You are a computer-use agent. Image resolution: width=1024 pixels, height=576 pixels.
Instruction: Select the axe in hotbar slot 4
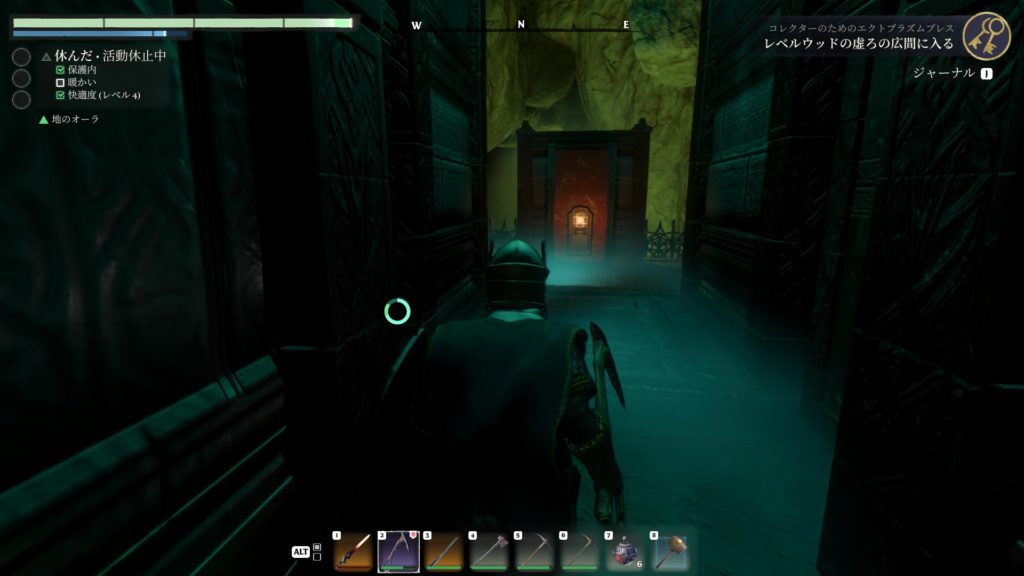pos(487,551)
